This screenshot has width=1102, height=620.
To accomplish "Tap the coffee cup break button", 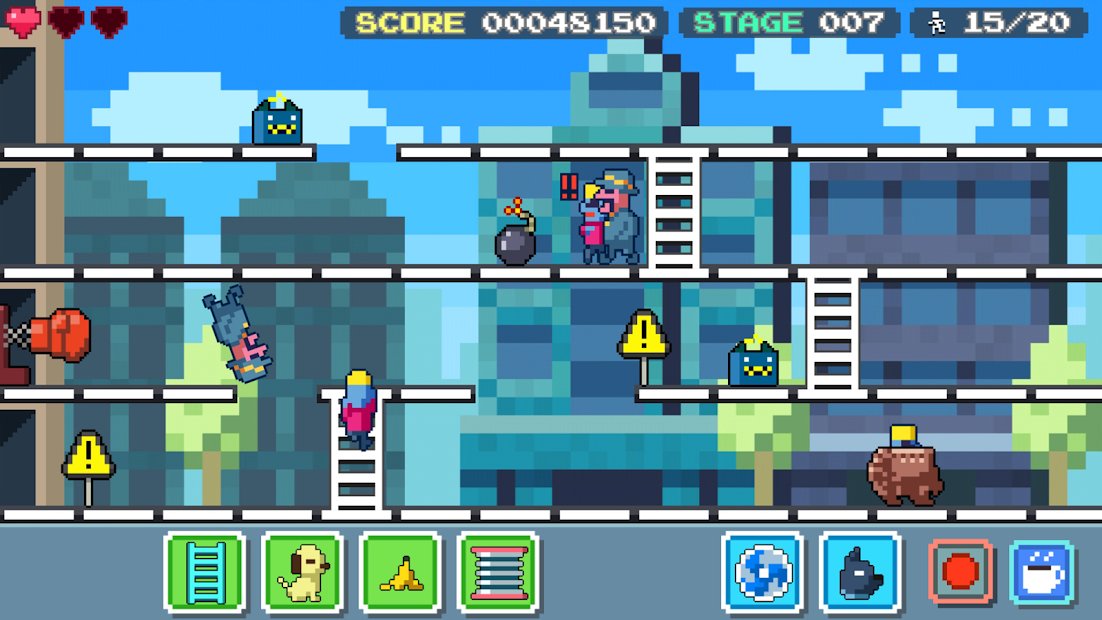I will 1042,572.
